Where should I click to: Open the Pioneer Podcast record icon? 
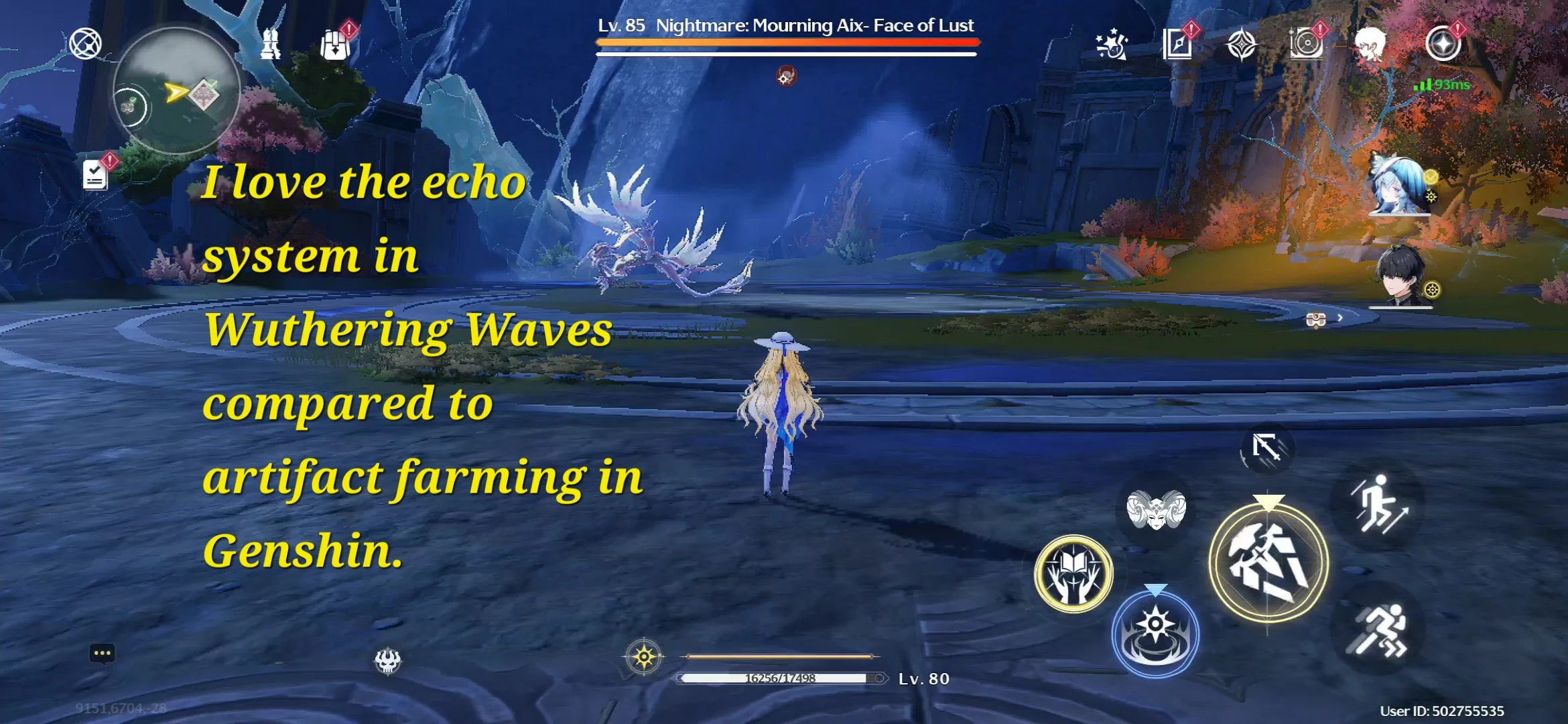(x=1305, y=44)
